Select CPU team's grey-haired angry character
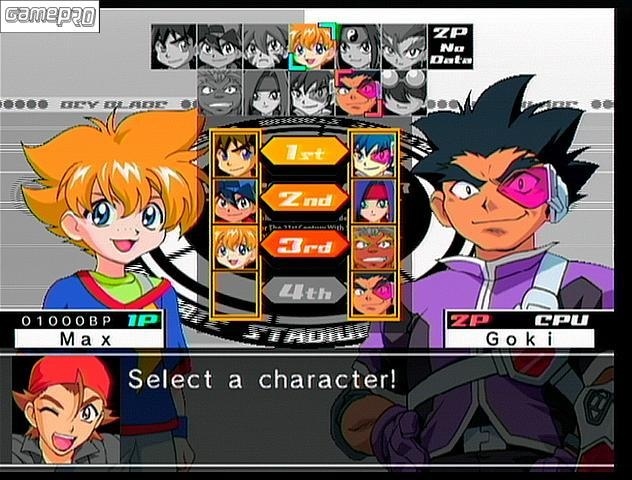This screenshot has width=632, height=480. pyautogui.click(x=374, y=246)
